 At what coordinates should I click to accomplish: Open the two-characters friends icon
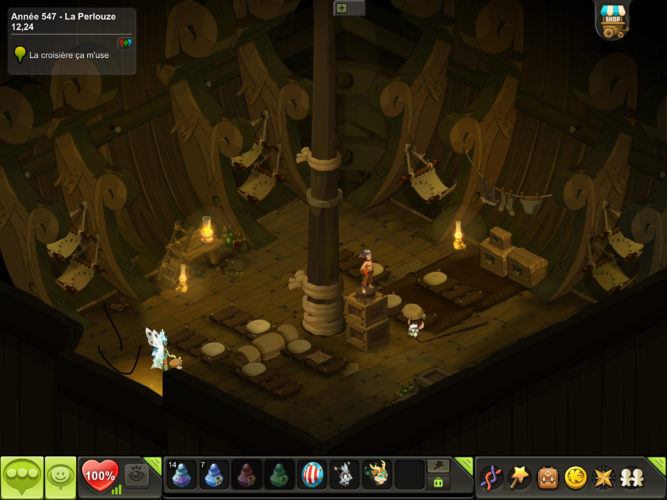click(x=632, y=477)
